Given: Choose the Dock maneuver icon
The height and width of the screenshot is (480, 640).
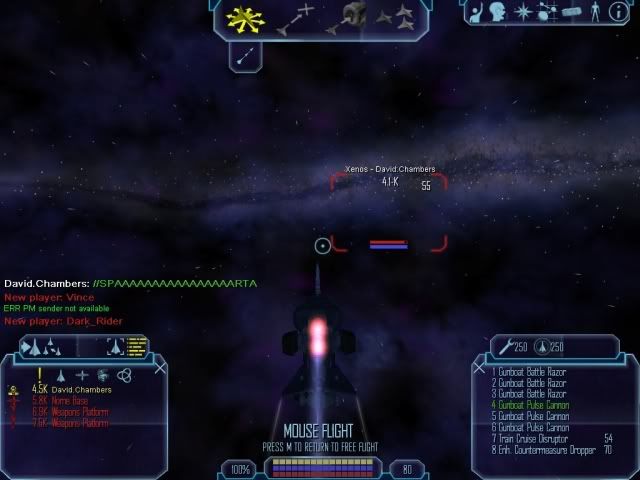Looking at the screenshot, I should click(352, 17).
